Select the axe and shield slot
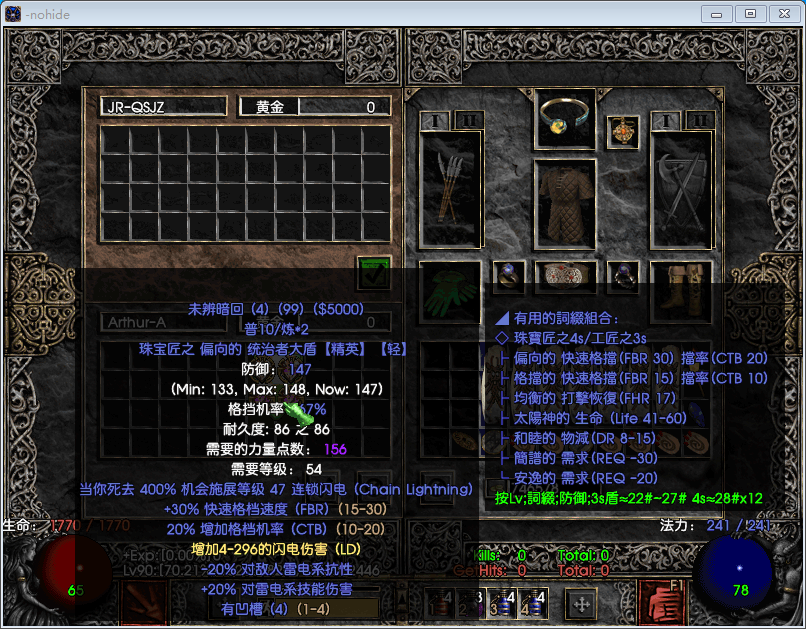This screenshot has width=806, height=629. click(x=681, y=188)
